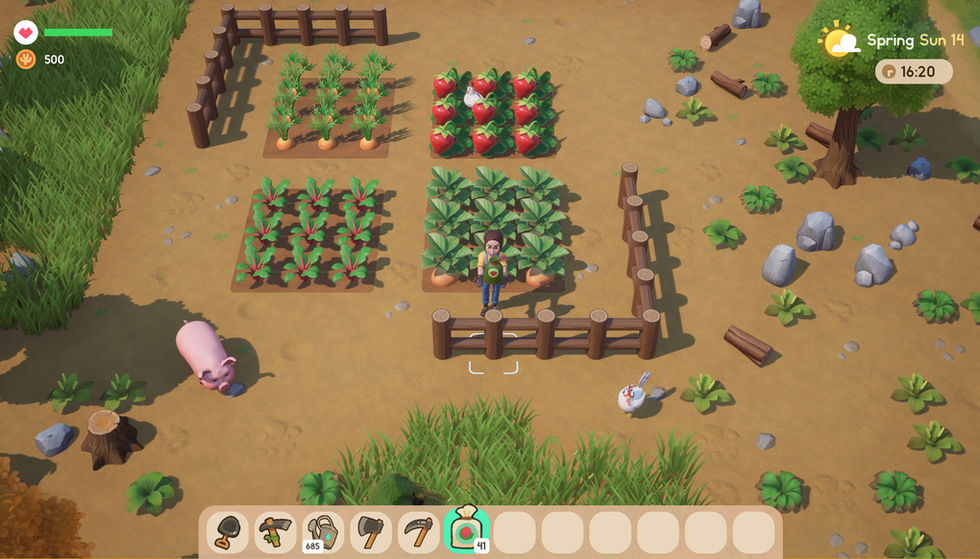Select the shovel in the hotbar
This screenshot has height=559, width=980.
[x=228, y=531]
